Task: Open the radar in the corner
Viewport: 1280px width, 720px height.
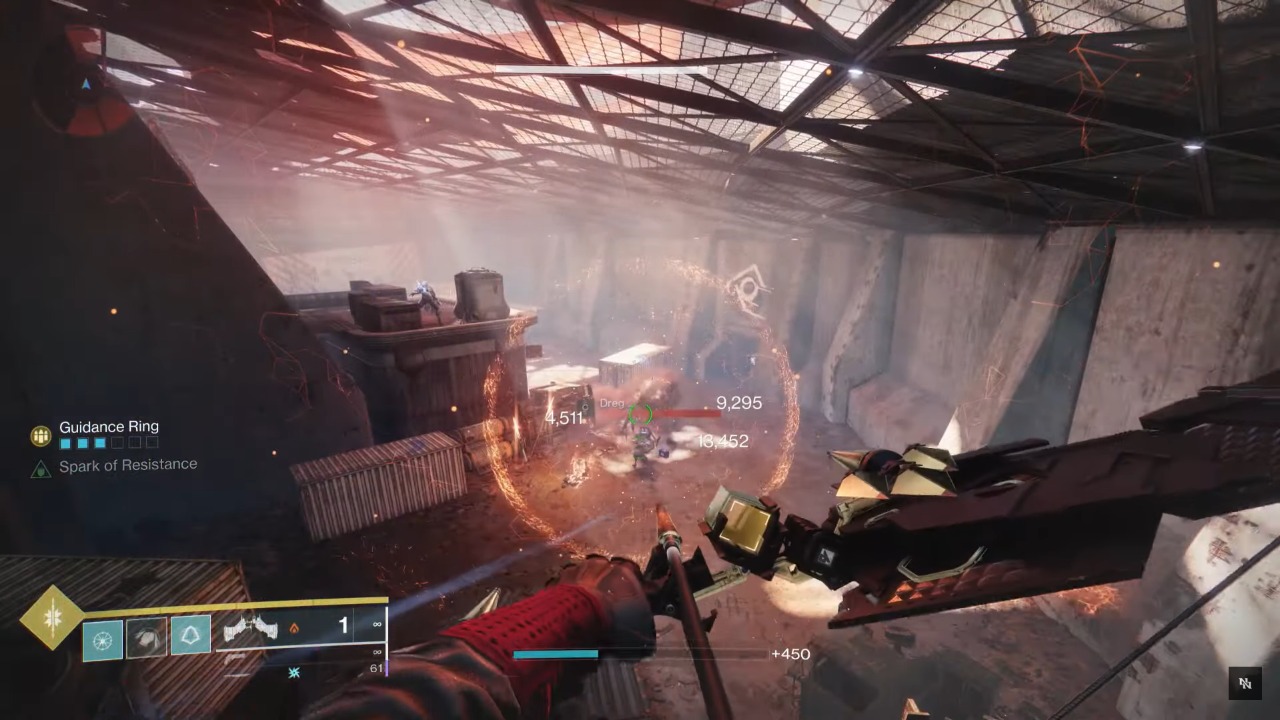Action: tap(85, 85)
